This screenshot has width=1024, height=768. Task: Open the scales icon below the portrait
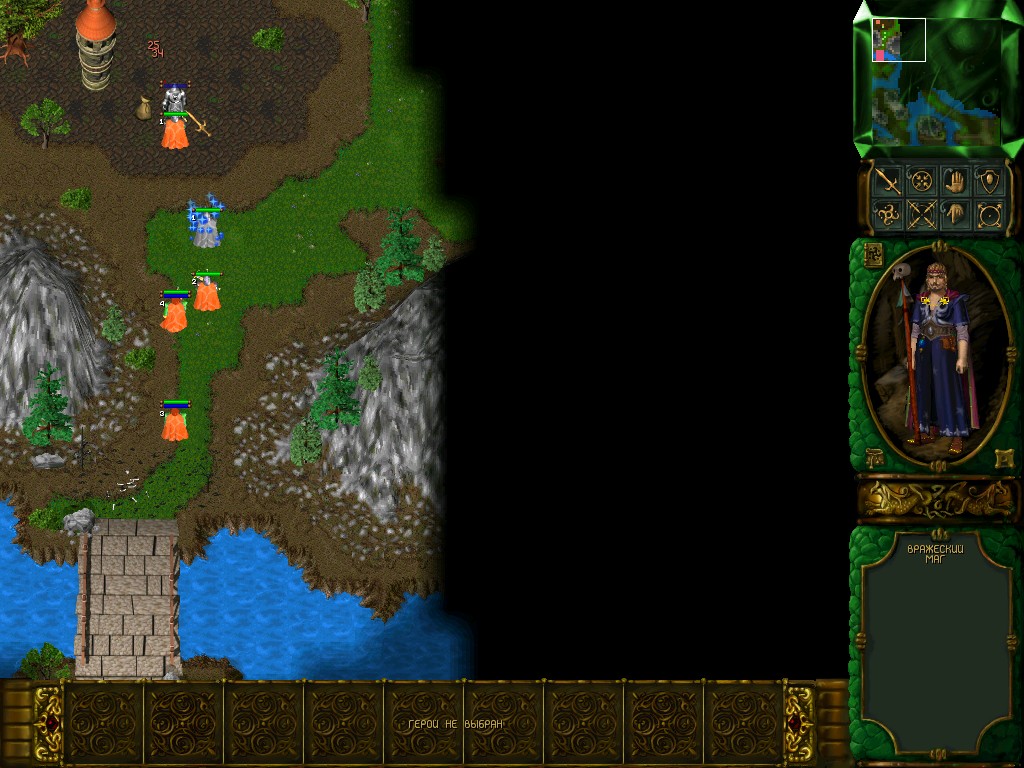coord(874,458)
